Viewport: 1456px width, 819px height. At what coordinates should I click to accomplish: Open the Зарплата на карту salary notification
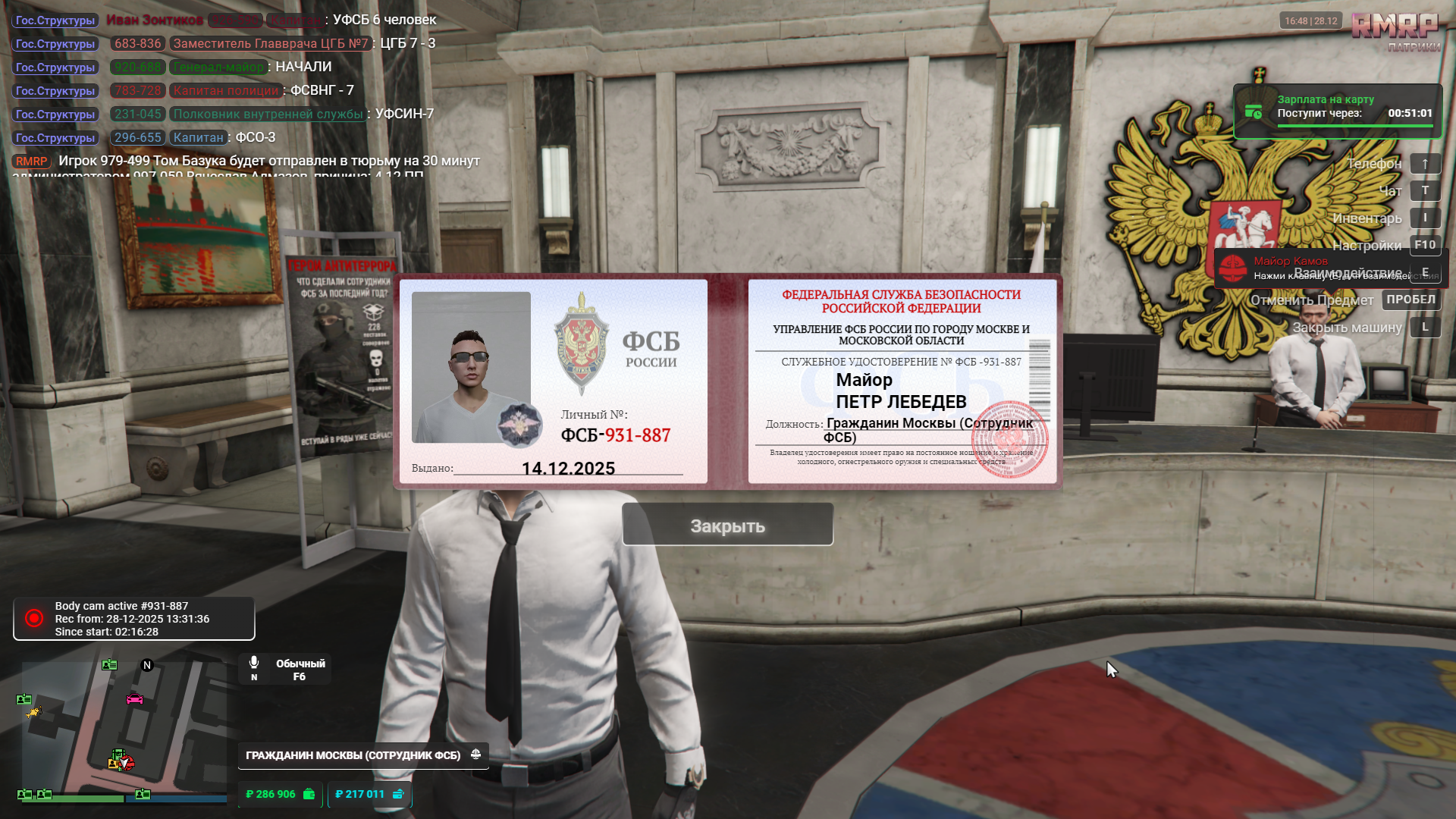[1337, 111]
